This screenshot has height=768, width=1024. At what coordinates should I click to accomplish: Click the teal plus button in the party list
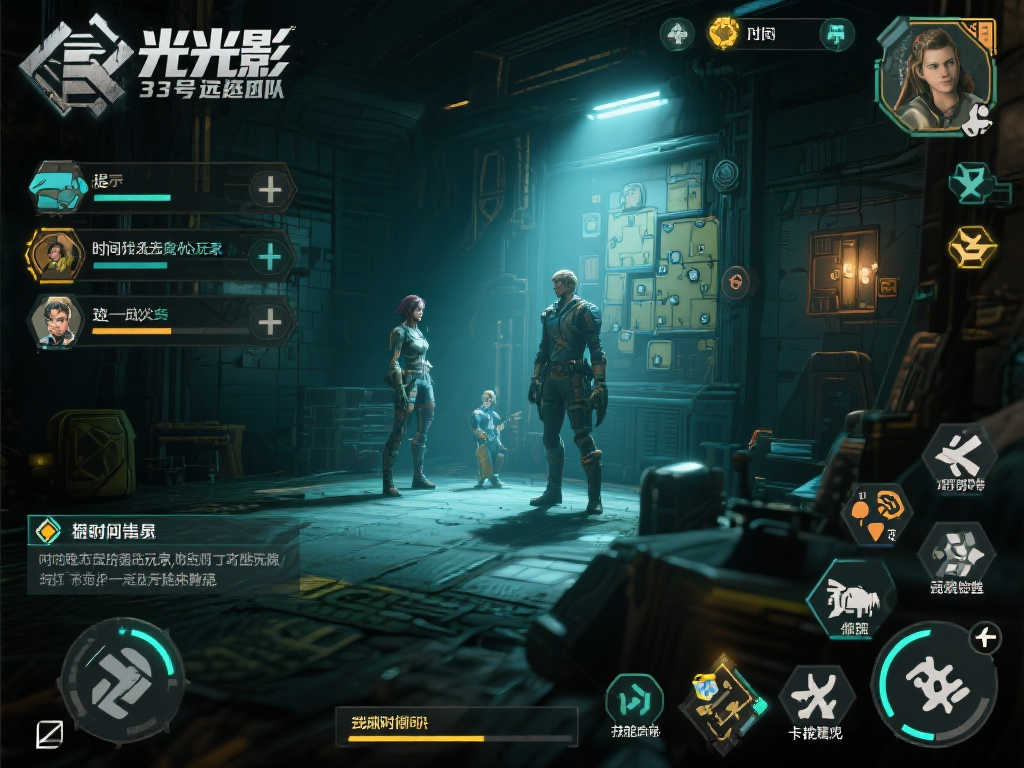270,256
